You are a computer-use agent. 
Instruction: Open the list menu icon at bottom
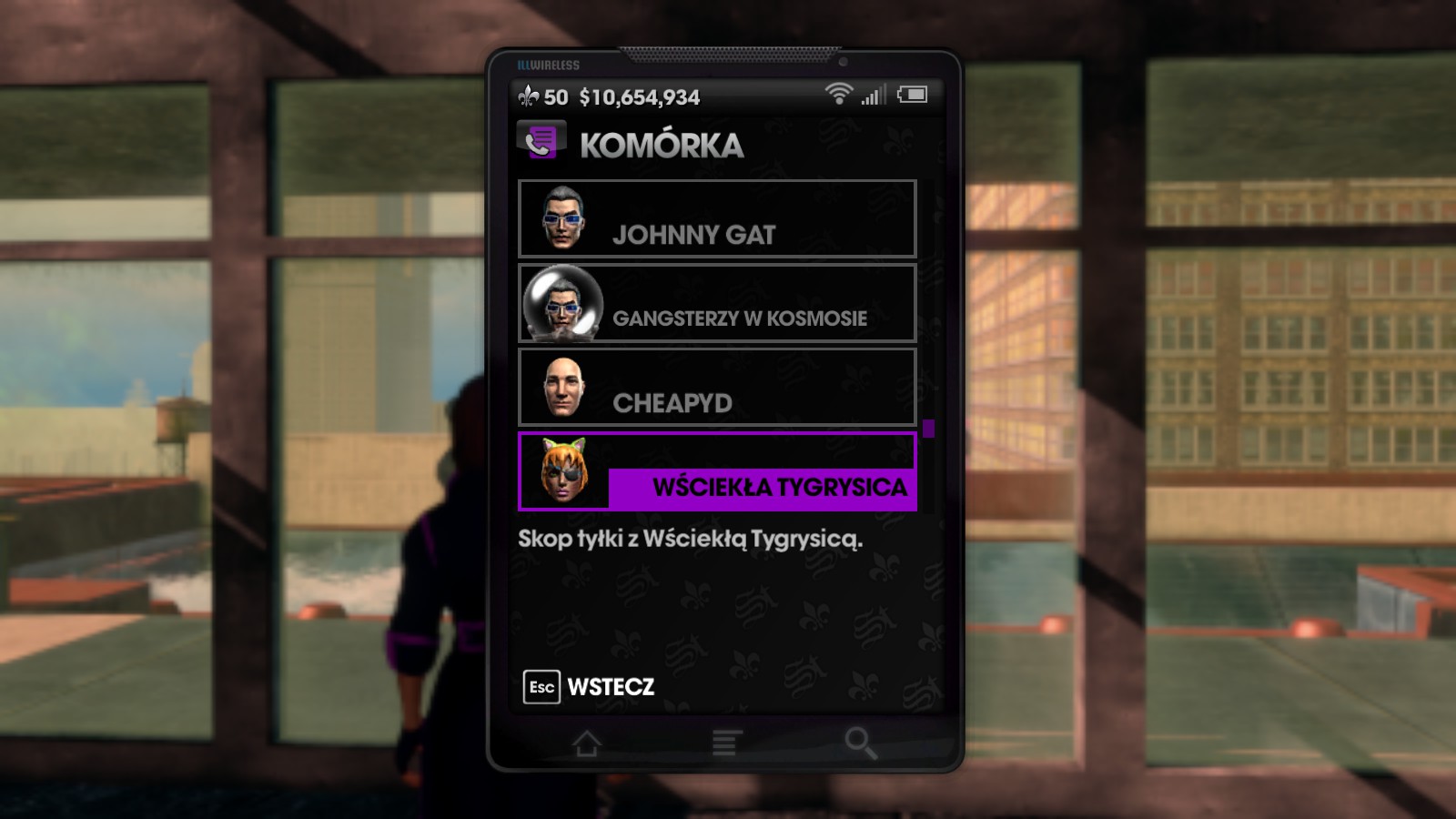tap(723, 742)
